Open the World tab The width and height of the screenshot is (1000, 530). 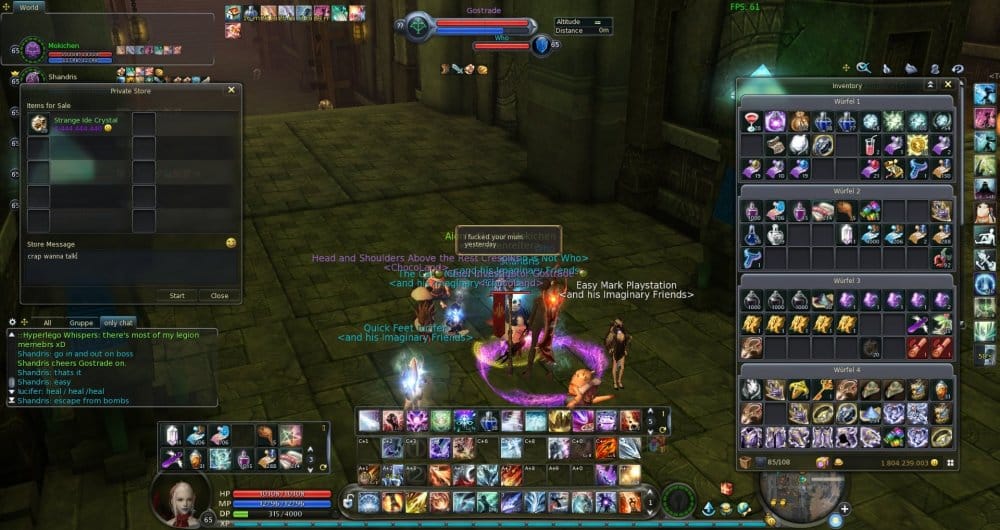[27, 7]
